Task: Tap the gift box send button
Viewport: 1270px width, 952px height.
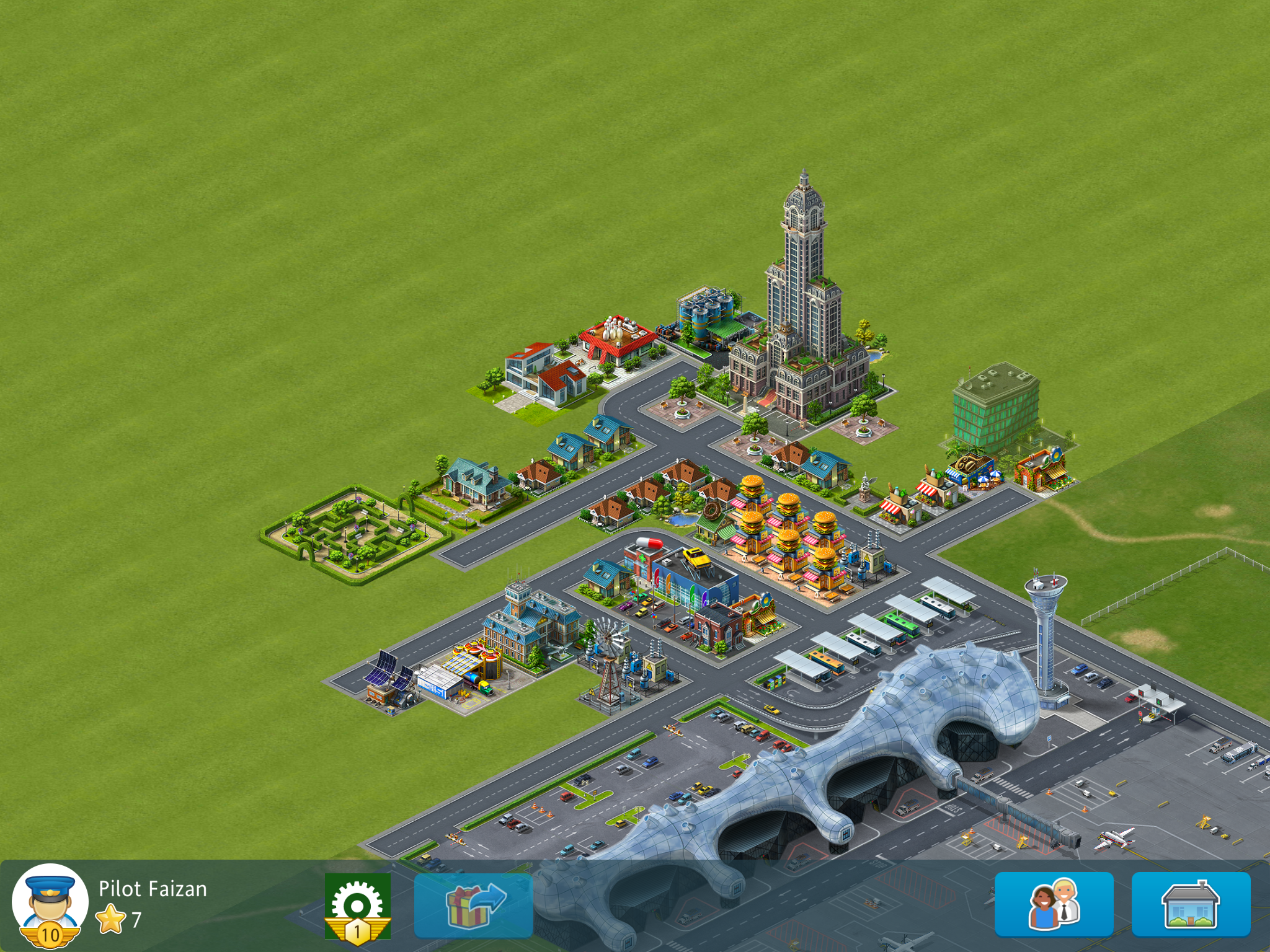Action: pos(474,906)
